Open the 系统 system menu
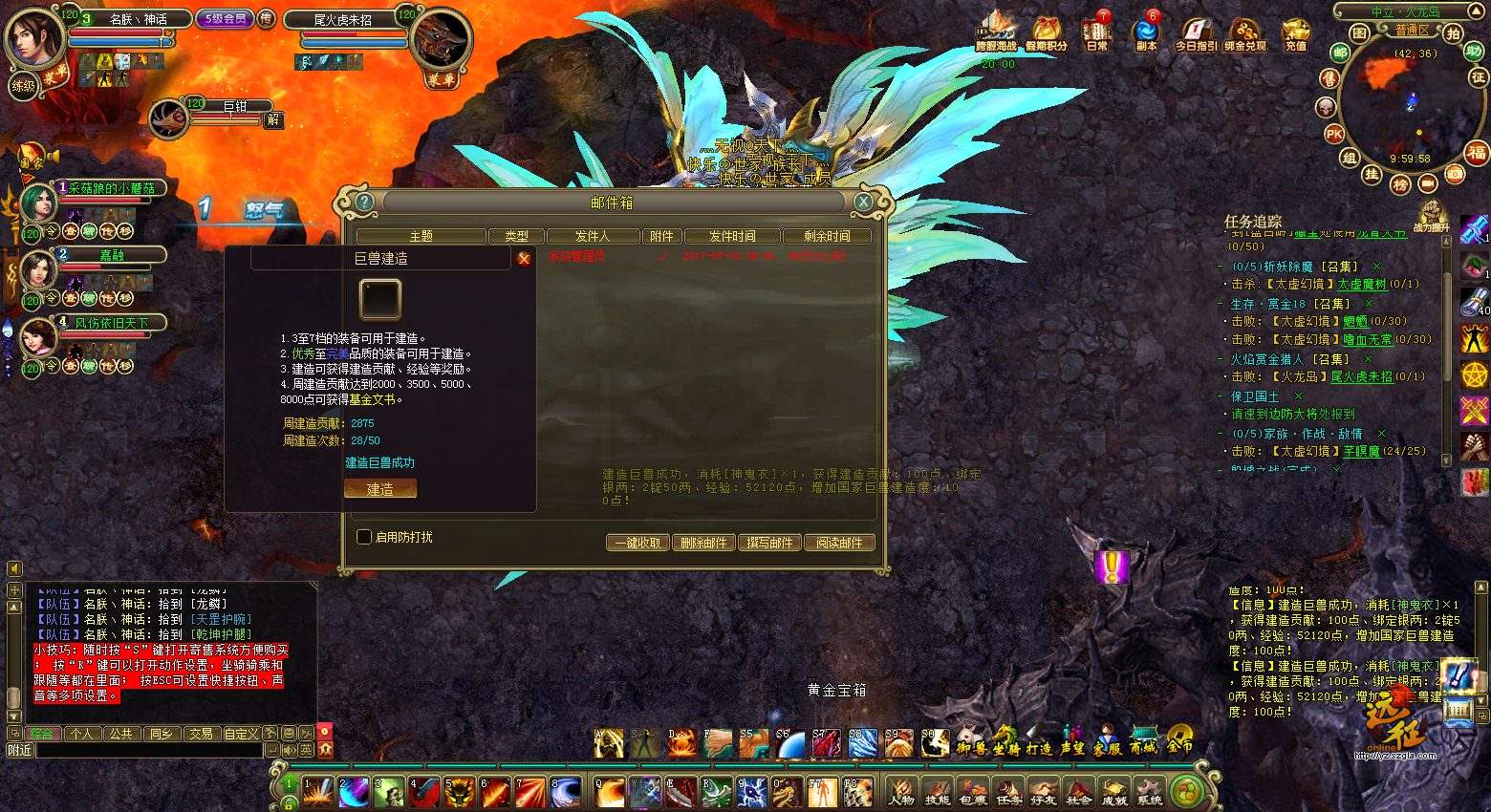1491x812 pixels. click(1150, 791)
